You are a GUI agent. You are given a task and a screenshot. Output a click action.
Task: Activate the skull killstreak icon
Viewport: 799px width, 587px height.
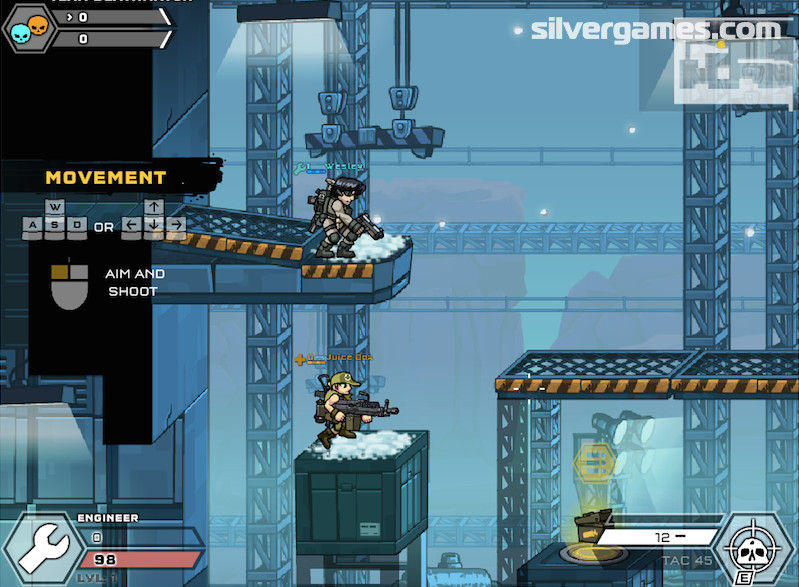(757, 549)
